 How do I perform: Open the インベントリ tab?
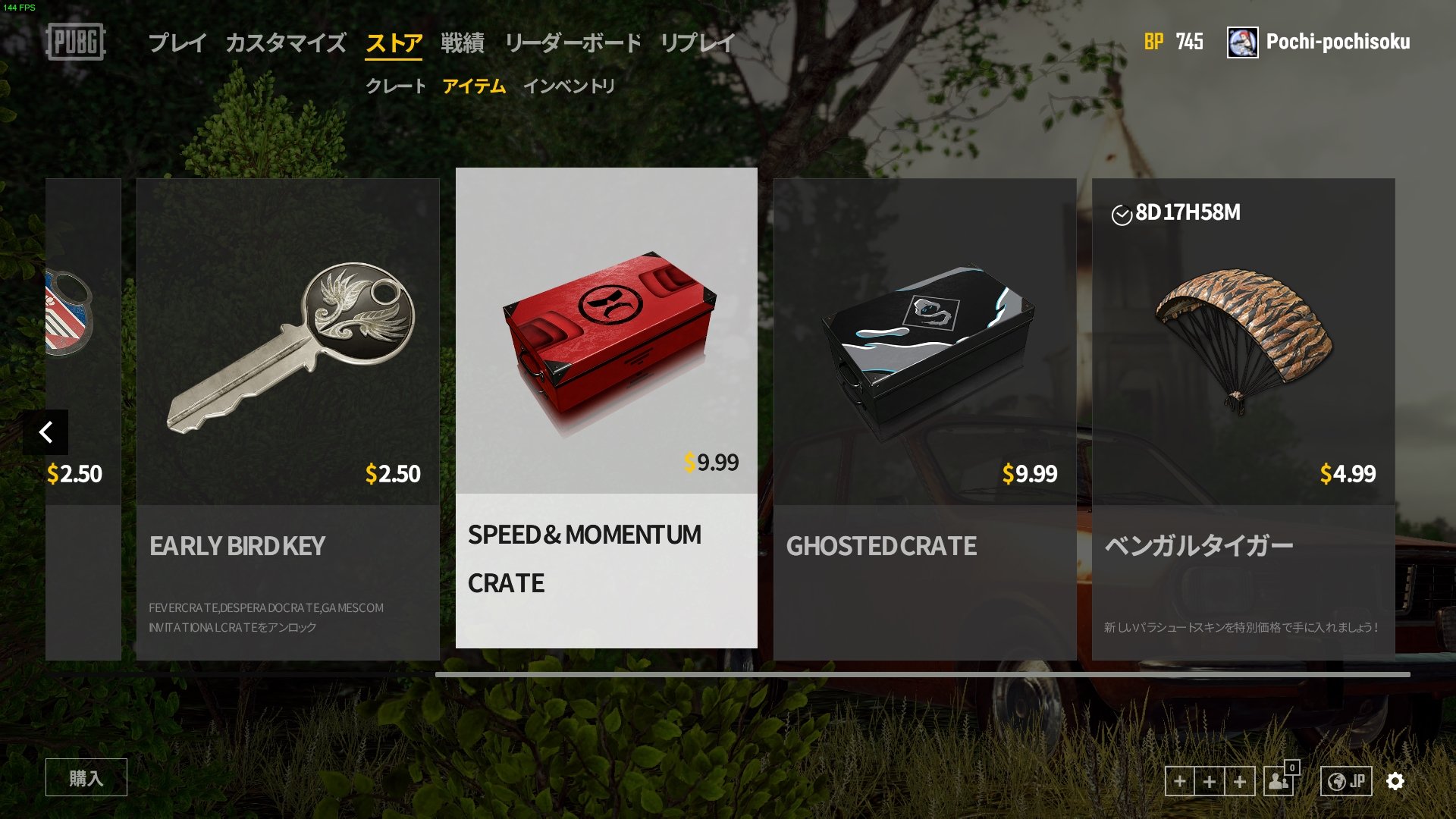tap(571, 86)
